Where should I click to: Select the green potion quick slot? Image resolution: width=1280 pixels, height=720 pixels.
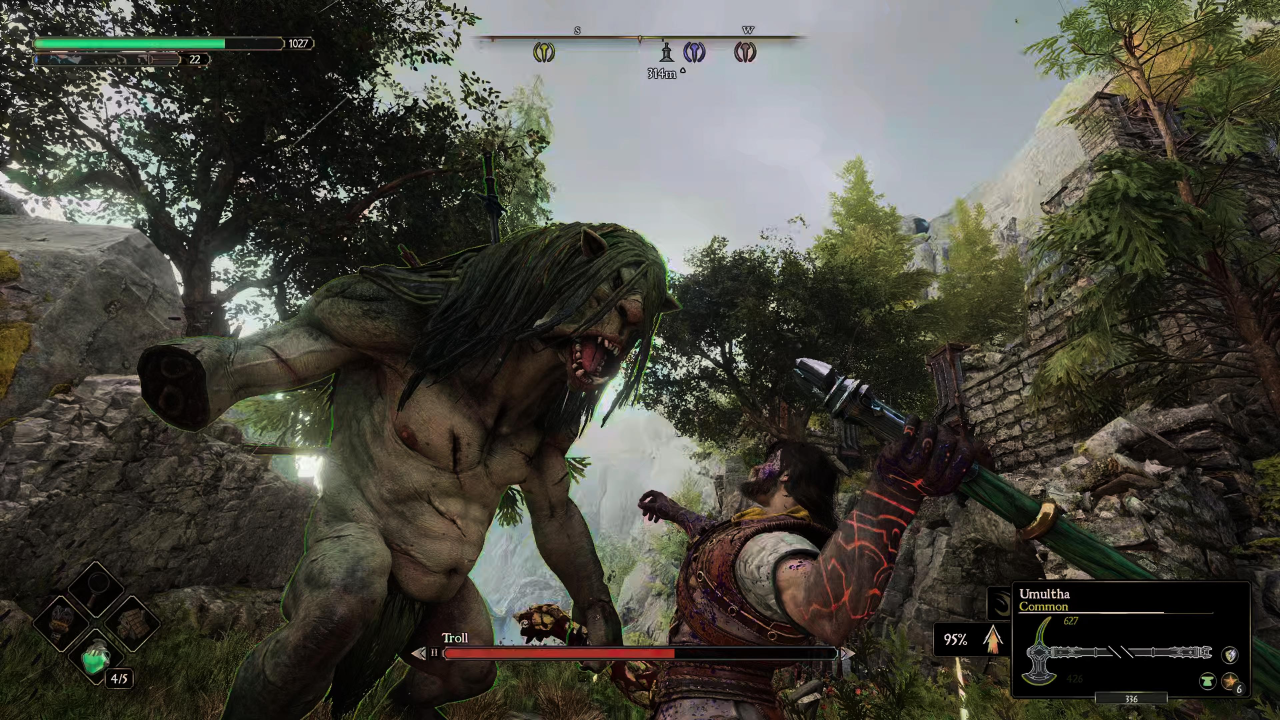pos(96,657)
